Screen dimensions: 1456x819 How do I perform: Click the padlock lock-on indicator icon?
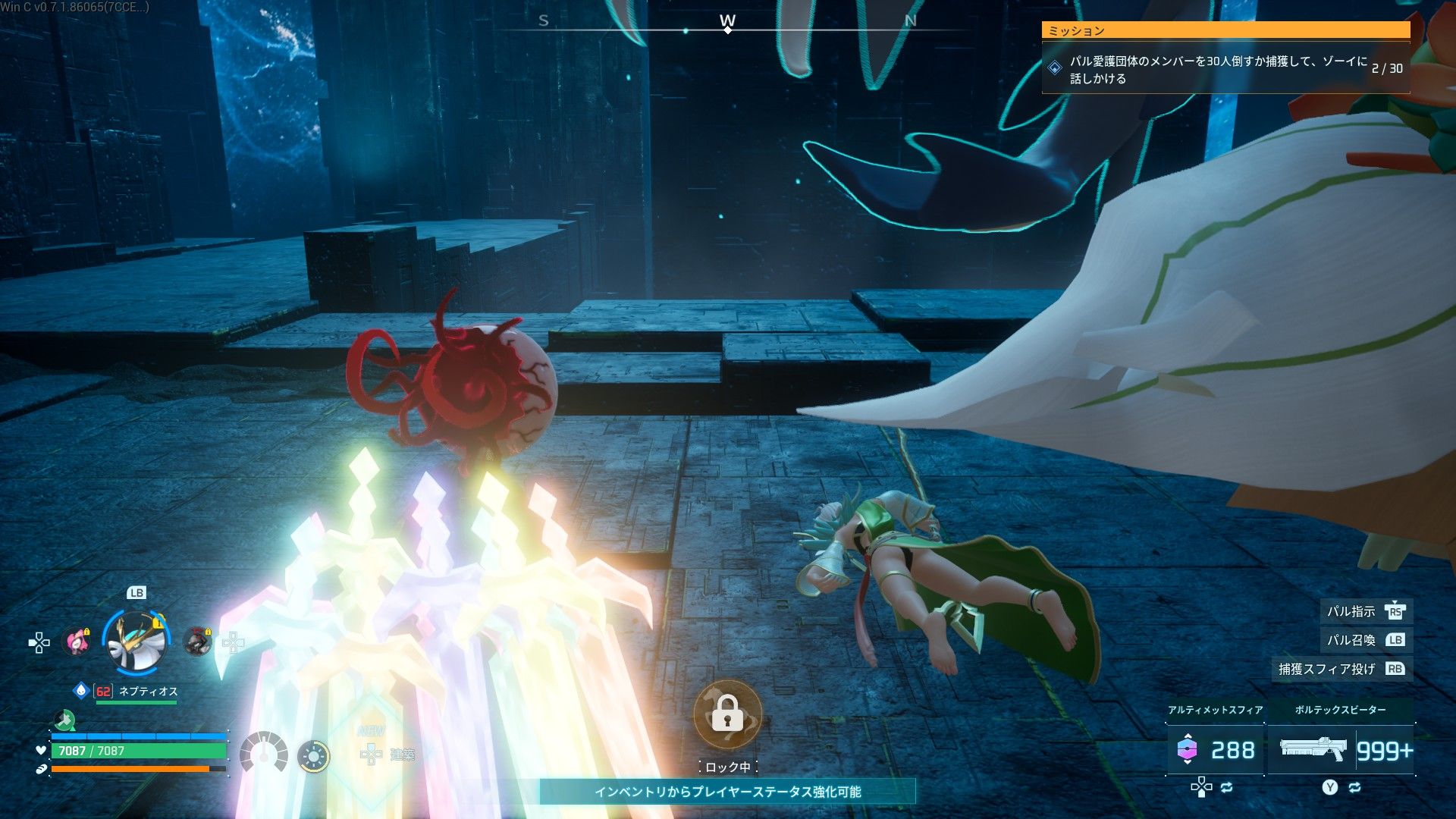coord(726,714)
